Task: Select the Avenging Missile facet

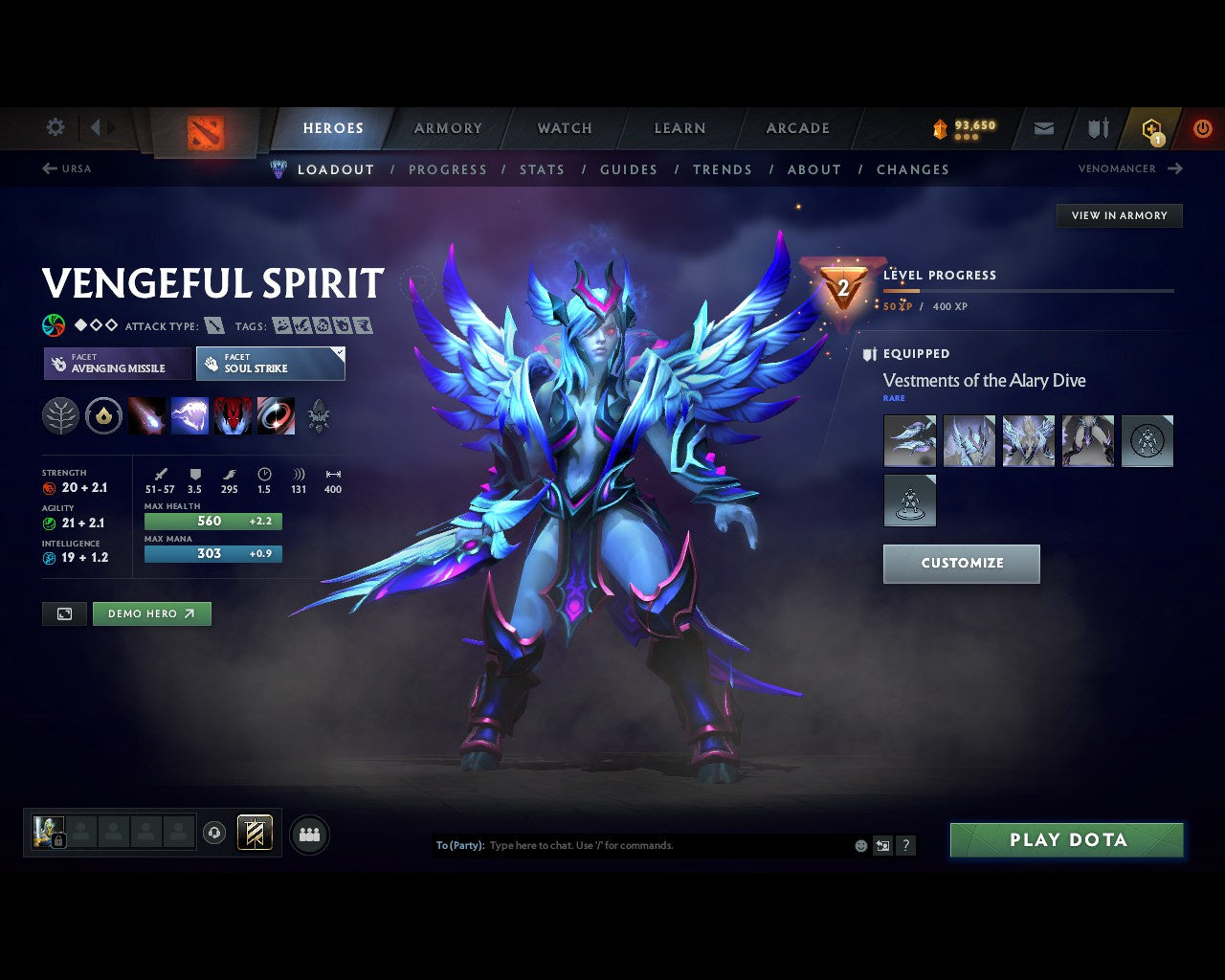Action: tap(116, 364)
